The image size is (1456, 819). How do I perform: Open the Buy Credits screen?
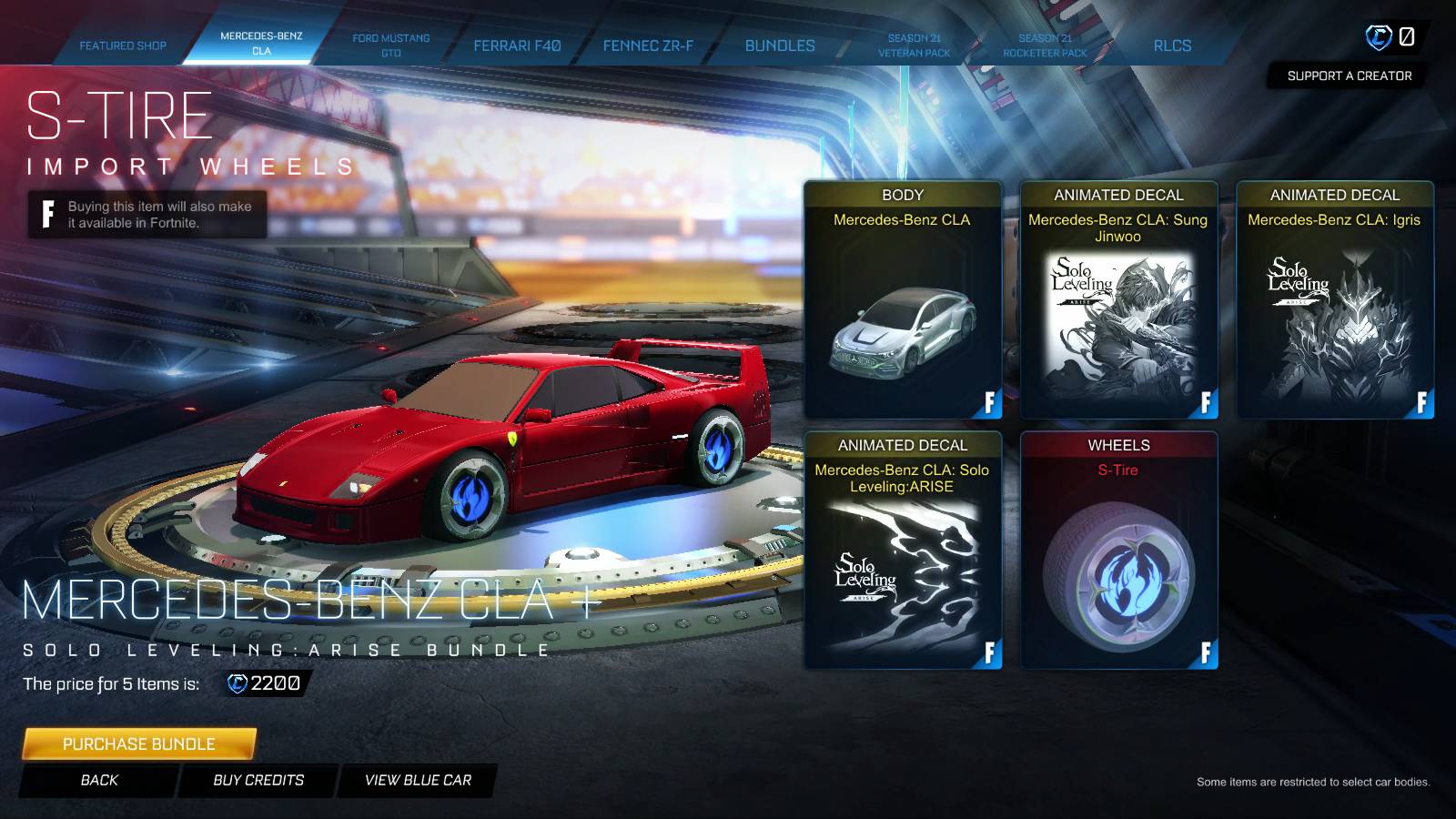258,780
